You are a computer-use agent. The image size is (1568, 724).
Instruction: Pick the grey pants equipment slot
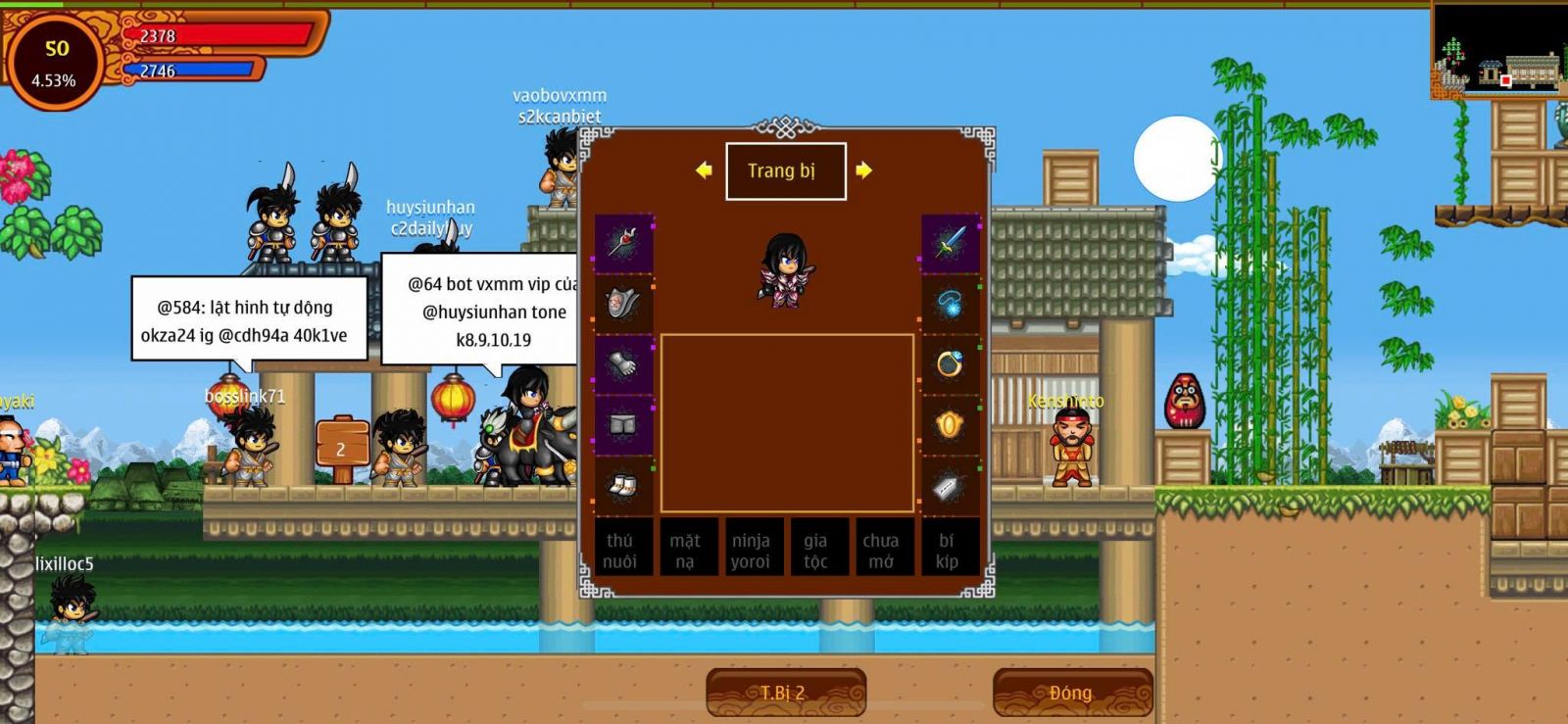click(623, 425)
